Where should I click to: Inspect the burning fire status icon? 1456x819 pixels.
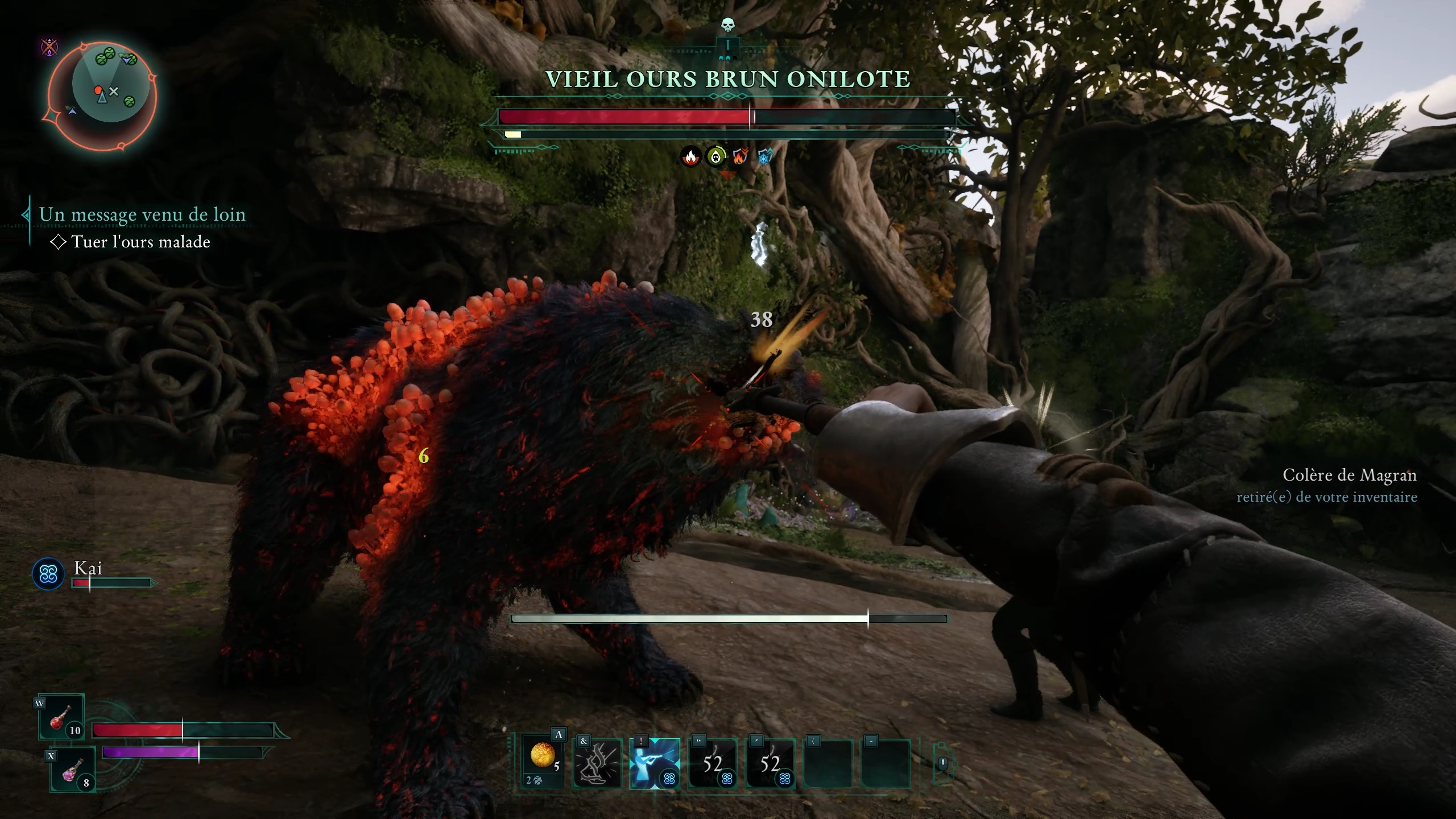pyautogui.click(x=690, y=156)
